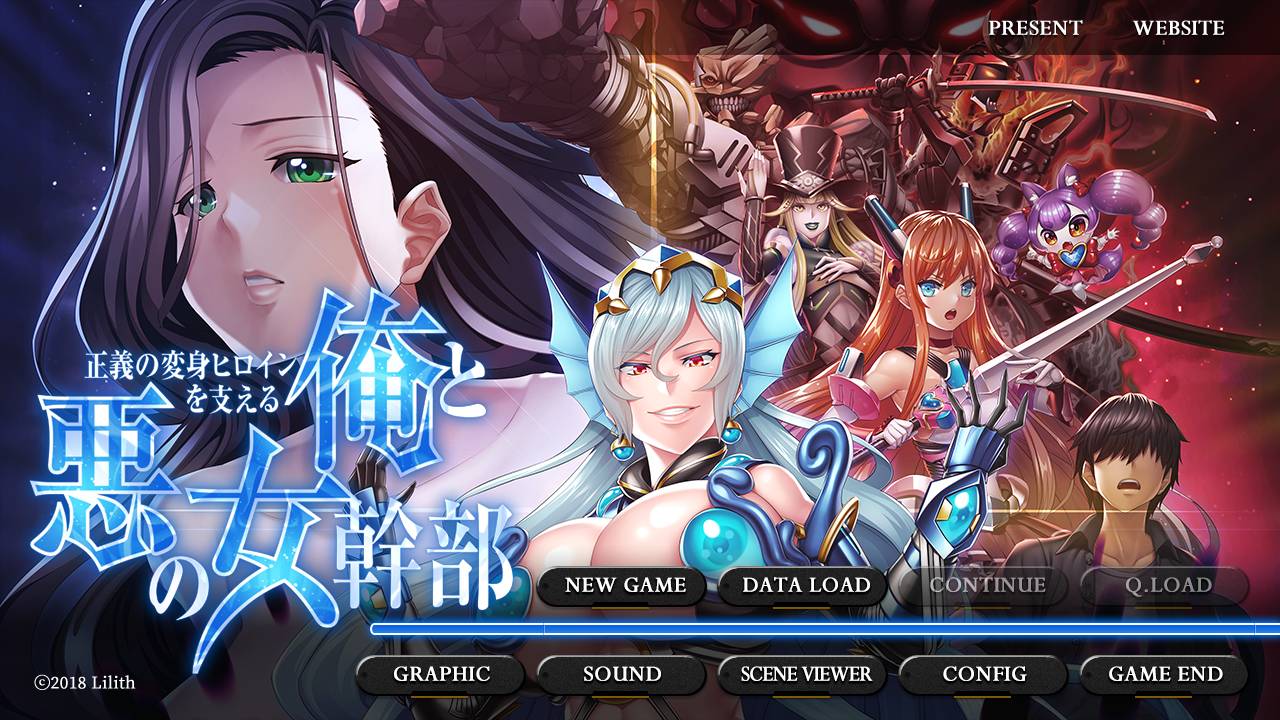The height and width of the screenshot is (720, 1280).
Task: Start a NEW GAME
Action: click(x=622, y=586)
